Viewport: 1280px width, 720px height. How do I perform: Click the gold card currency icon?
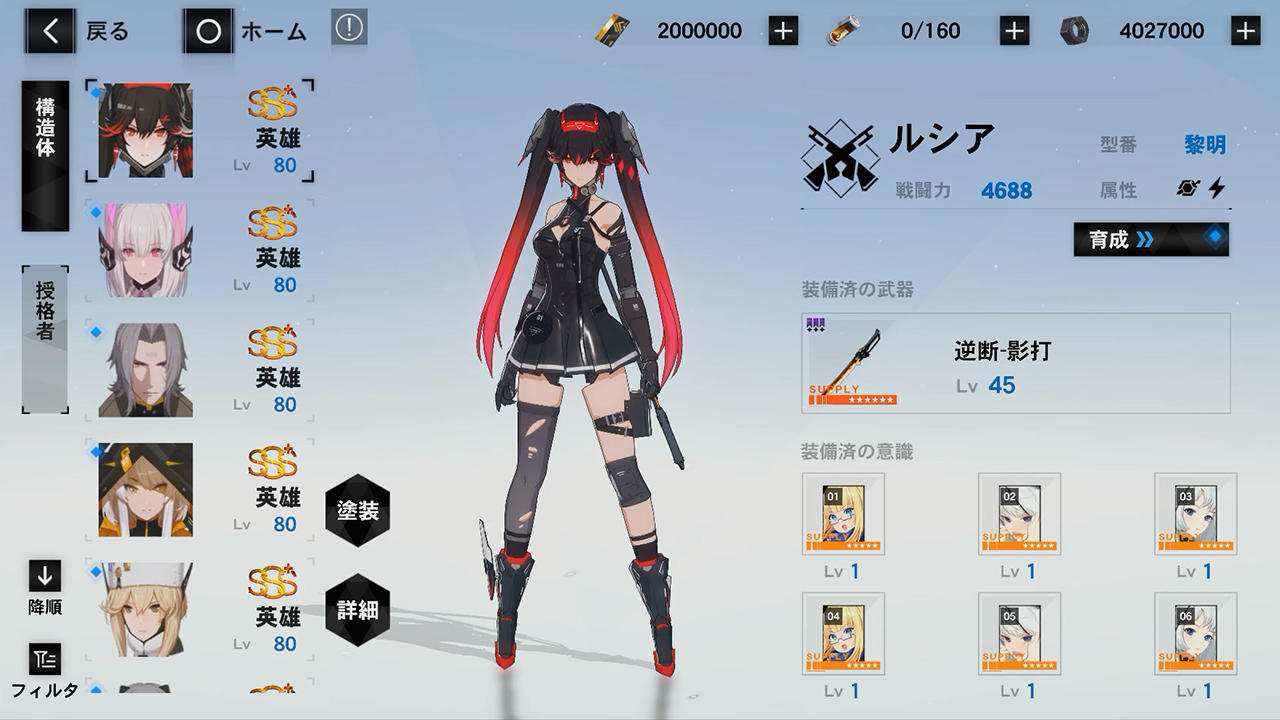coord(614,30)
